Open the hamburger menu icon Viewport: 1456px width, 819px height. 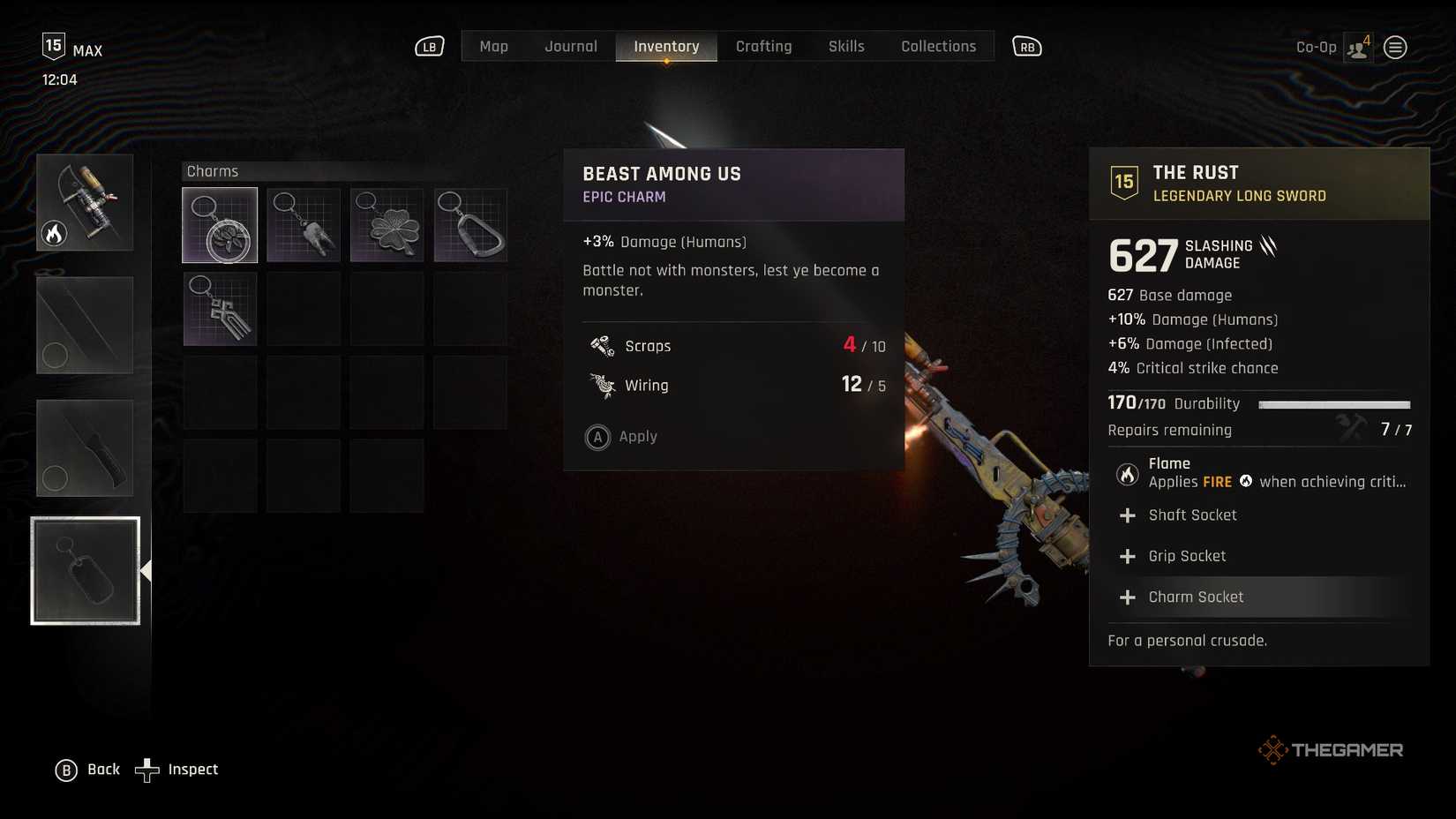(x=1395, y=48)
